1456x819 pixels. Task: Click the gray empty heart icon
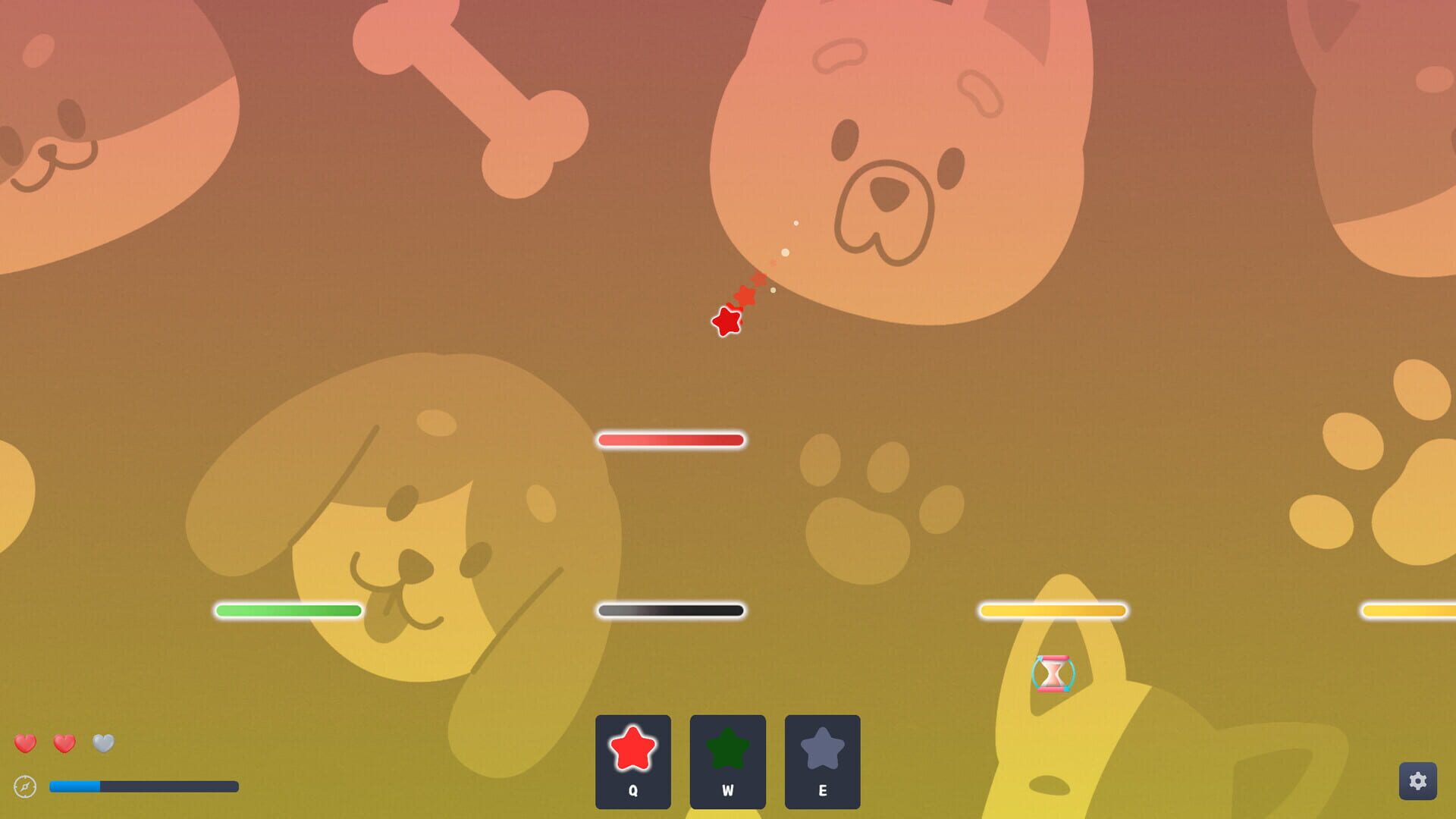tap(102, 744)
